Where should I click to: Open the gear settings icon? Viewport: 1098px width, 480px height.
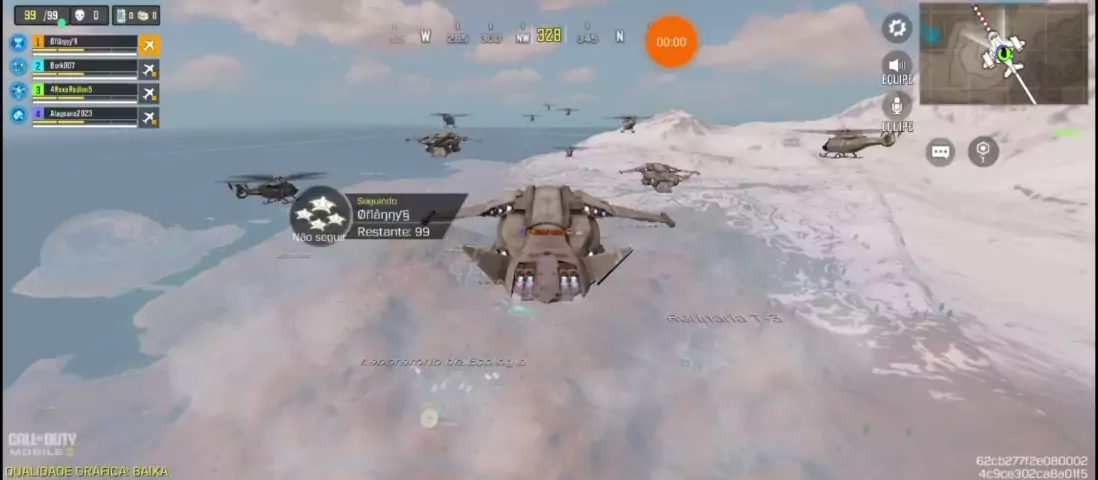[x=897, y=27]
